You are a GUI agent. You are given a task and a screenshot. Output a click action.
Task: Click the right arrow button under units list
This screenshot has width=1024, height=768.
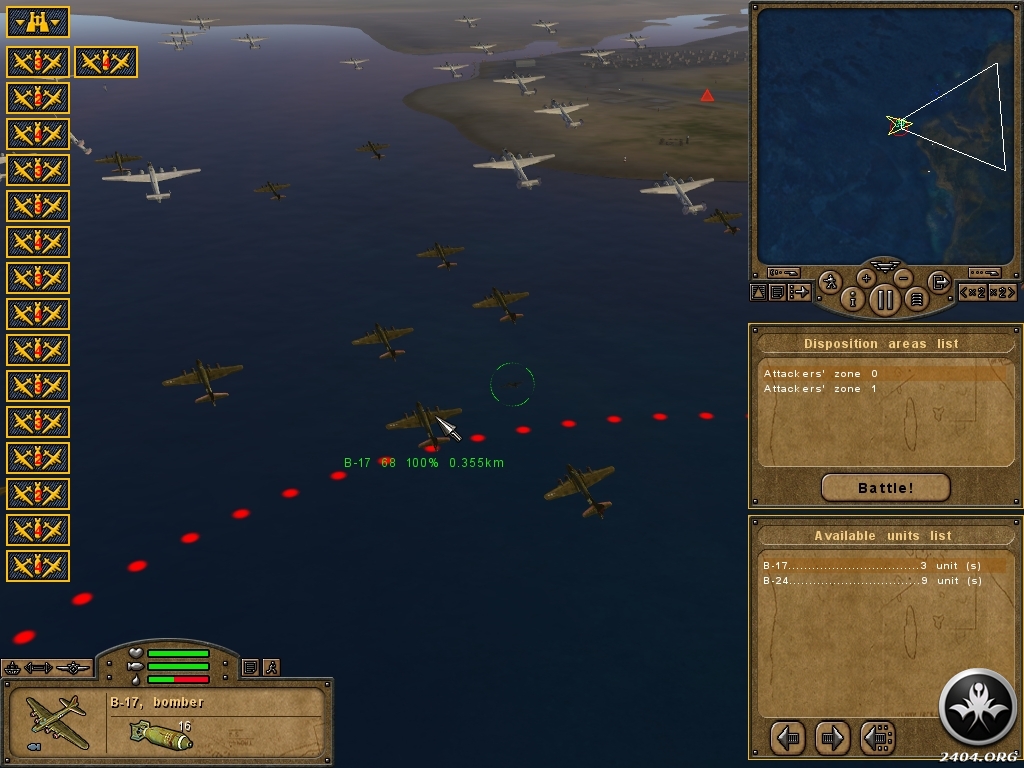click(832, 738)
